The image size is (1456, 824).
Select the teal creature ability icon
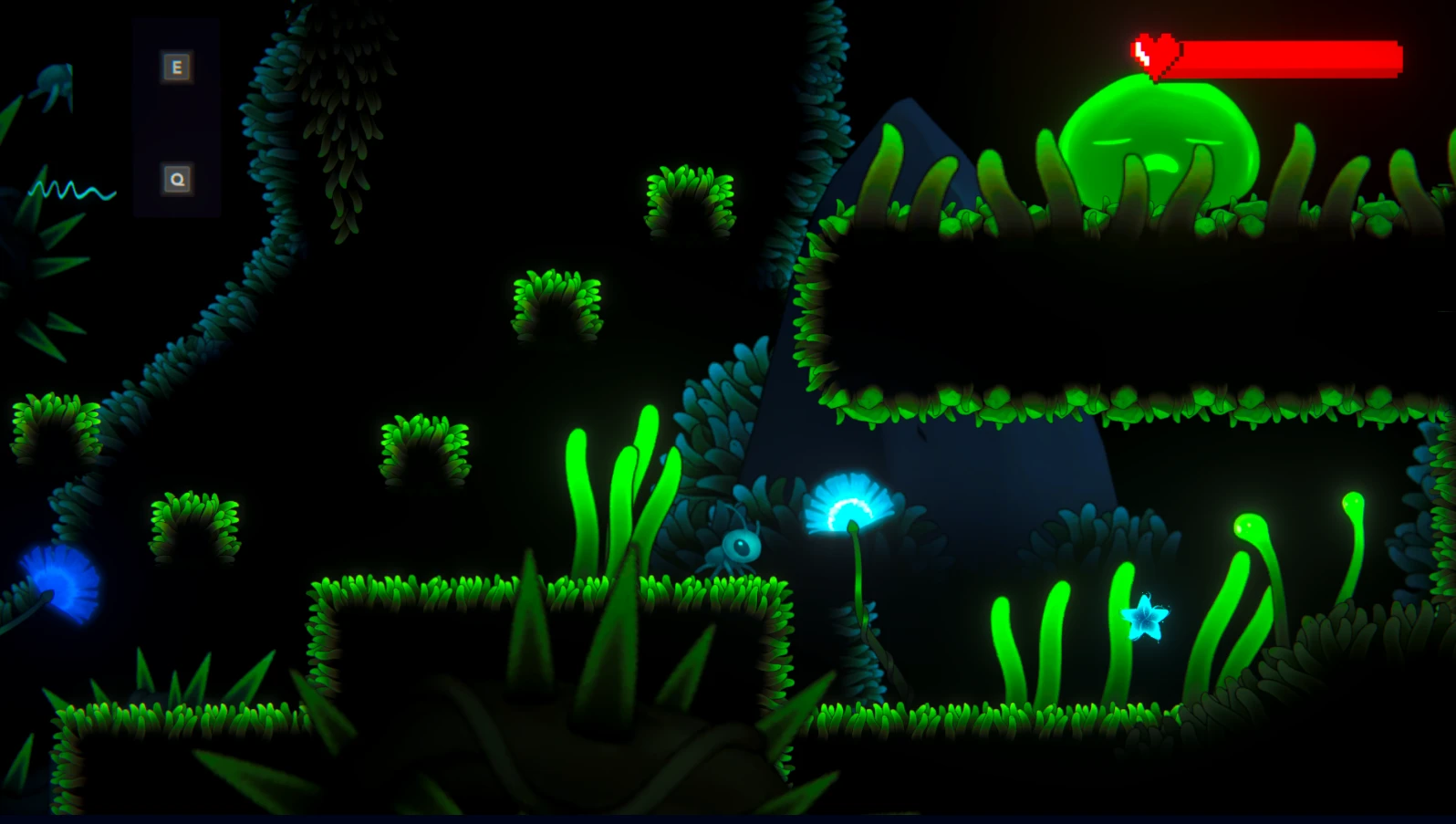[57, 84]
